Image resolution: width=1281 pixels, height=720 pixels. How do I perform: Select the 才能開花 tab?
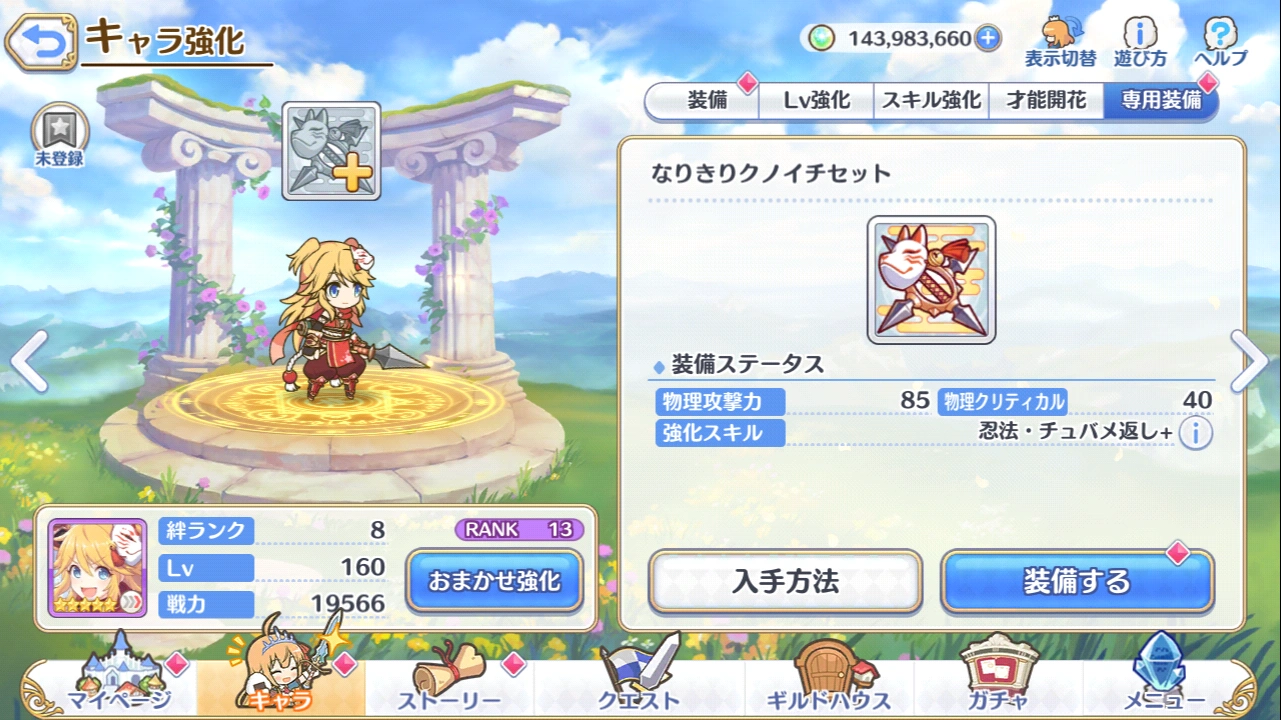1049,100
